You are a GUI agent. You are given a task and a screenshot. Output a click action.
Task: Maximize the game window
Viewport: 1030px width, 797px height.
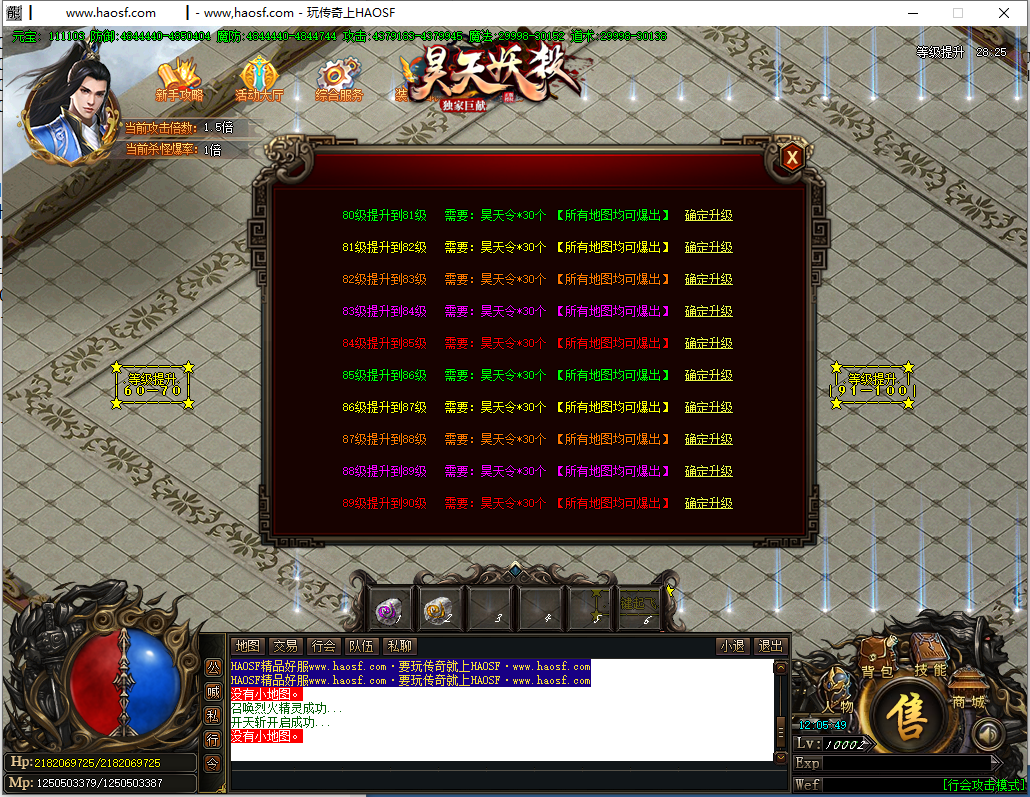click(958, 13)
